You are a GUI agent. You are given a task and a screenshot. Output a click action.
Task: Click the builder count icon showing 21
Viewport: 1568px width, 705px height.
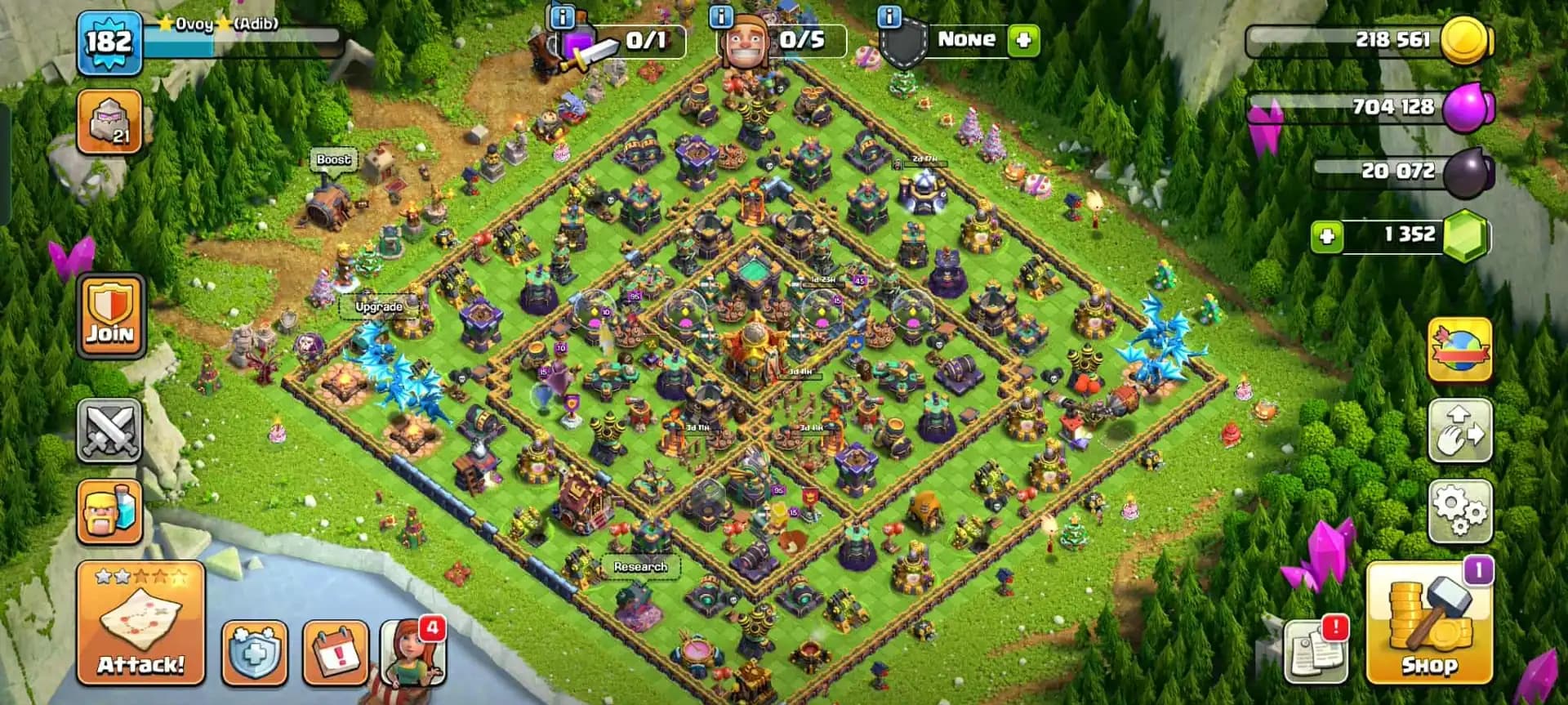[x=110, y=121]
